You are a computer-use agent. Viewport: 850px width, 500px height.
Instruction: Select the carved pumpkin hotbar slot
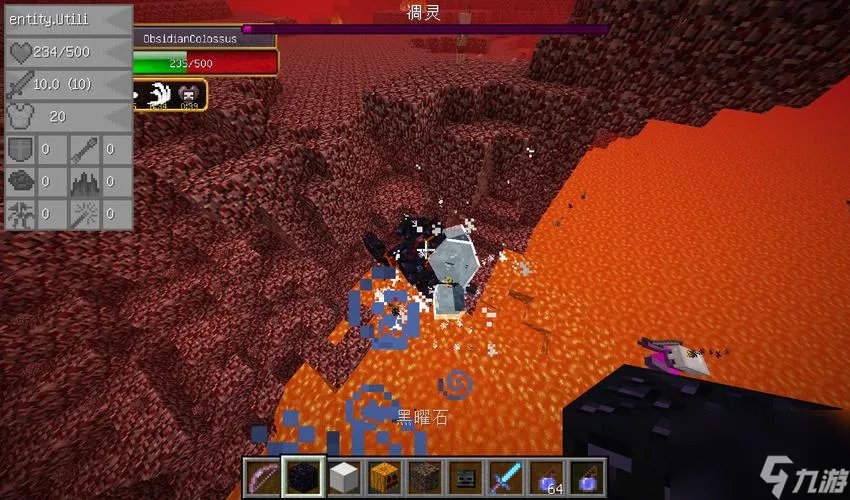point(383,477)
